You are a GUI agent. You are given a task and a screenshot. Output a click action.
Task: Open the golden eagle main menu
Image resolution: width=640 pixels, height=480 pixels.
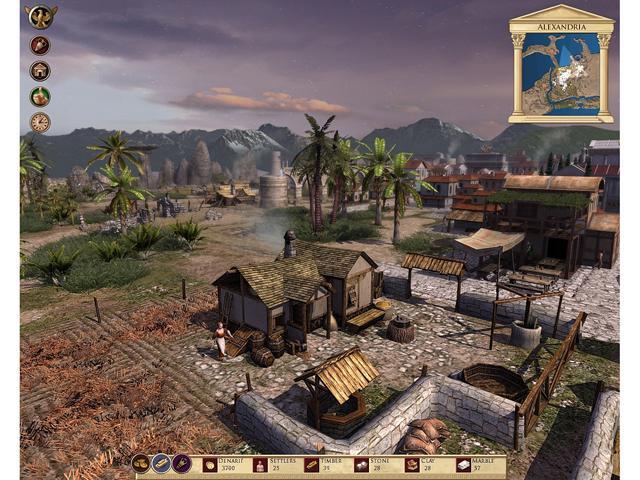40,17
